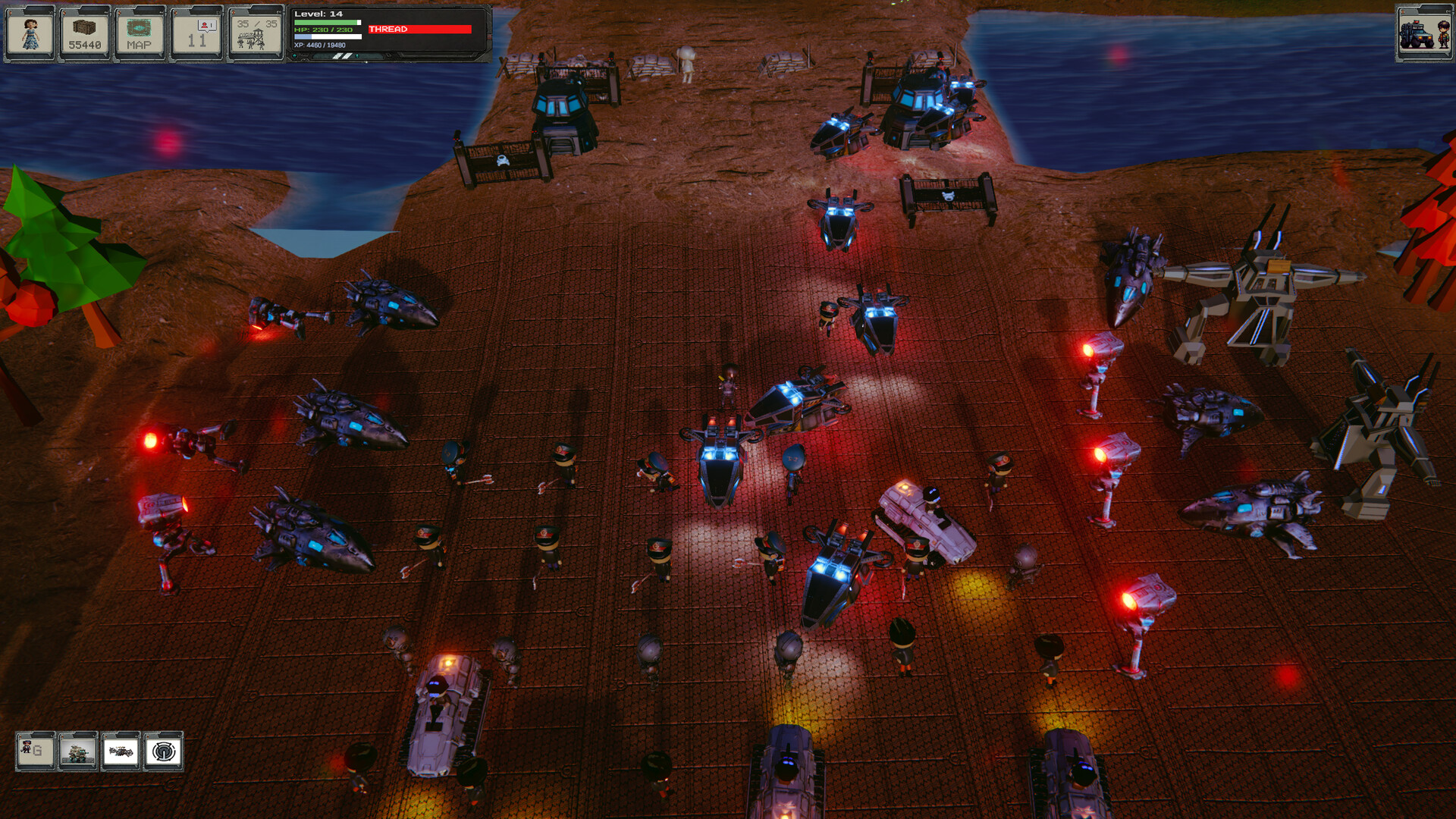Open the character portrait panel

(x=29, y=32)
